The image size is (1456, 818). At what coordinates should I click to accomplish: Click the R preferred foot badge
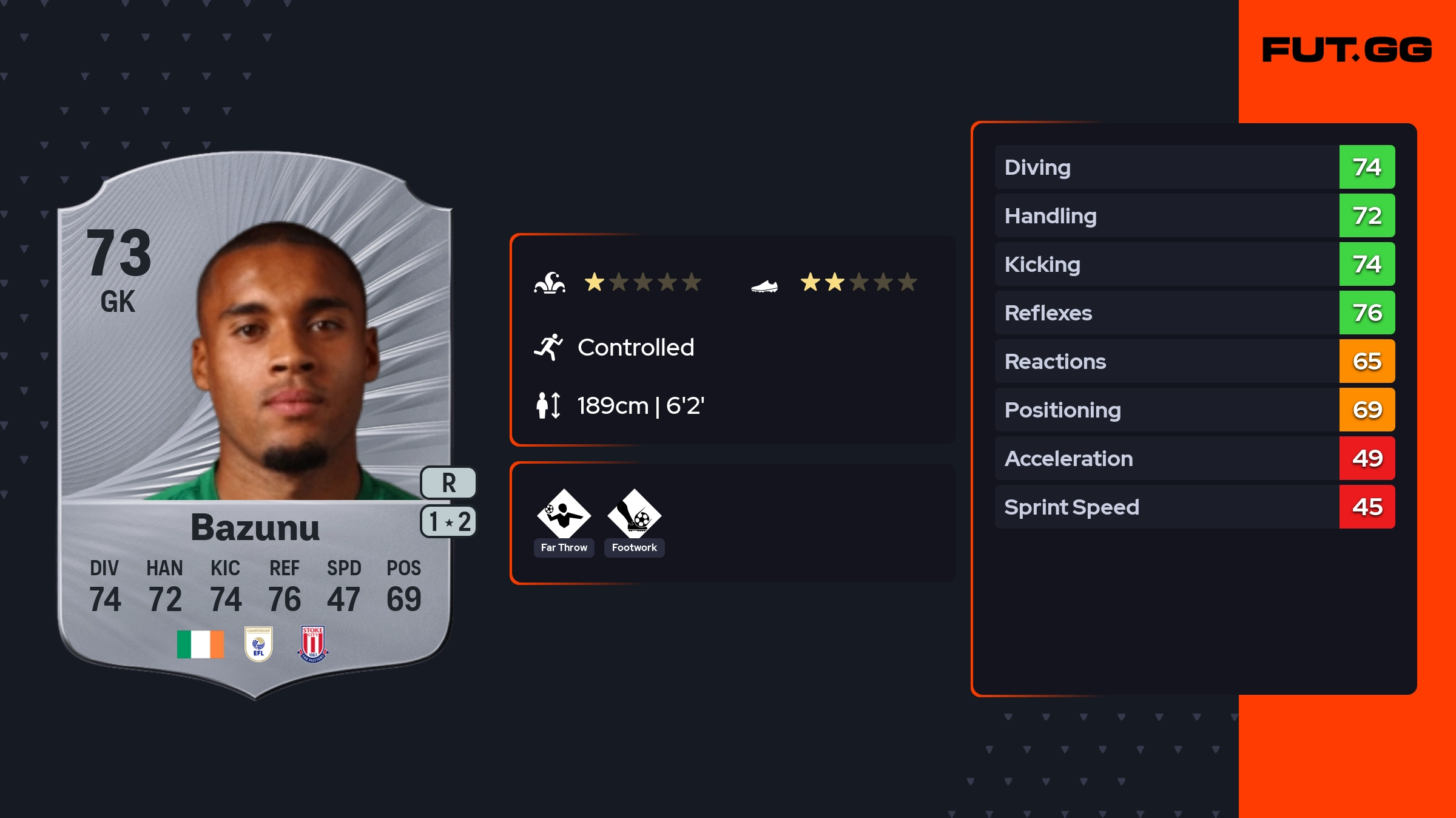point(448,483)
